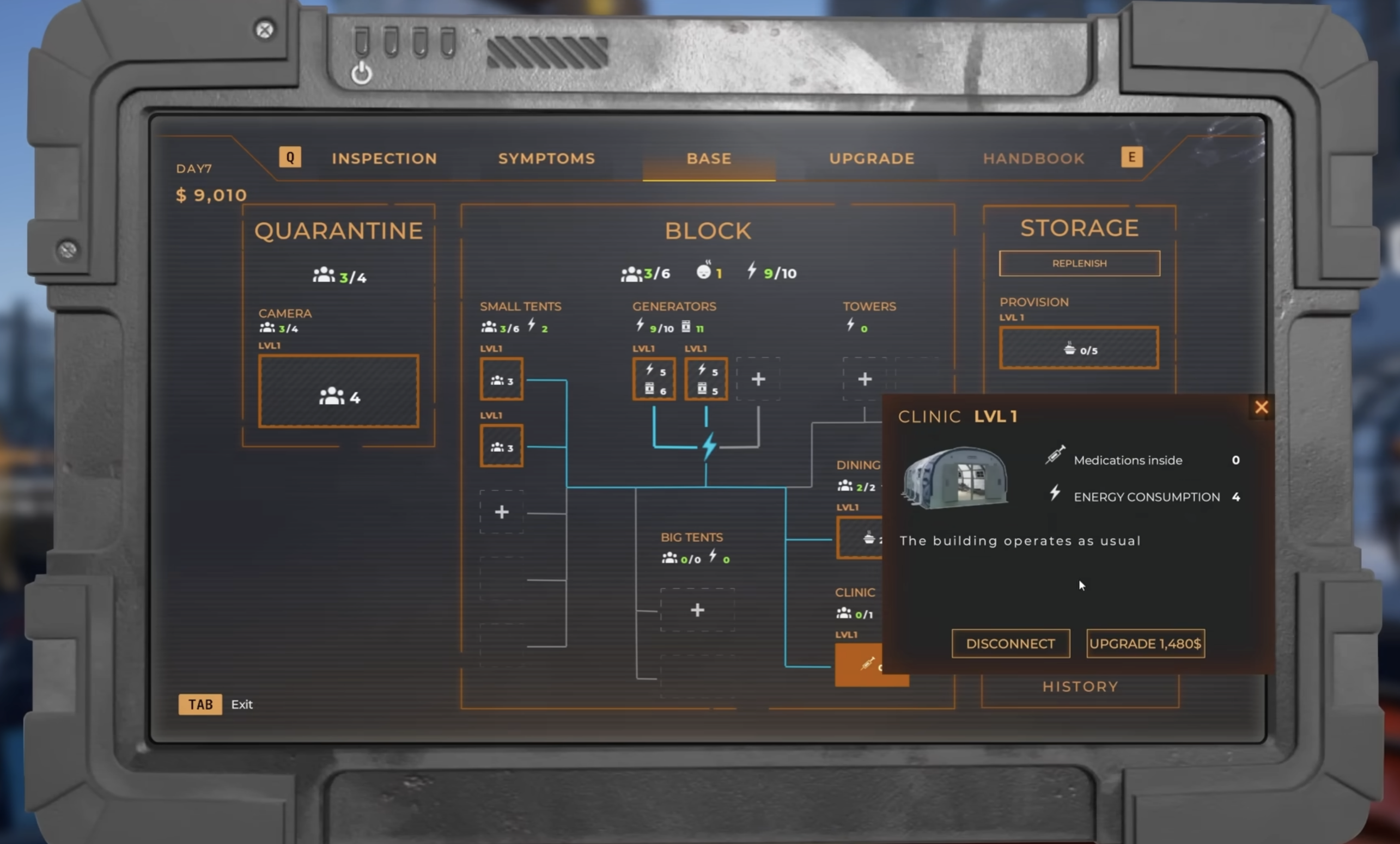The width and height of the screenshot is (1400, 844).
Task: Add a new generator slot
Action: click(758, 380)
